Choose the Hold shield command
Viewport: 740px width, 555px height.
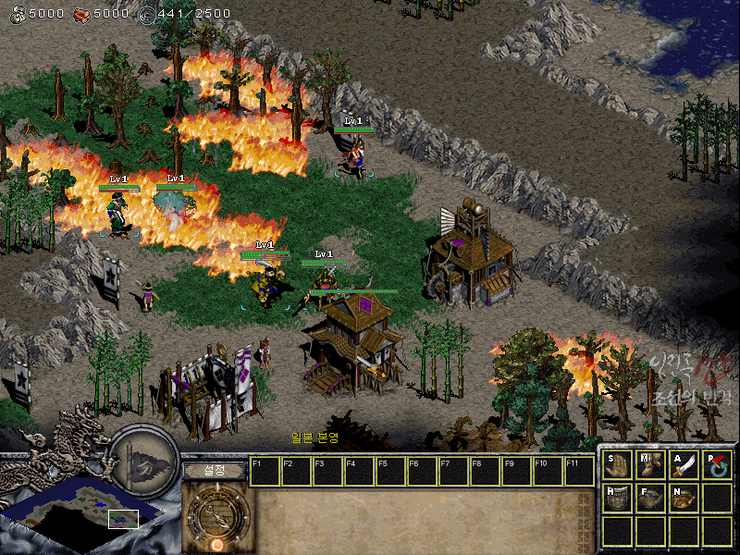click(619, 498)
